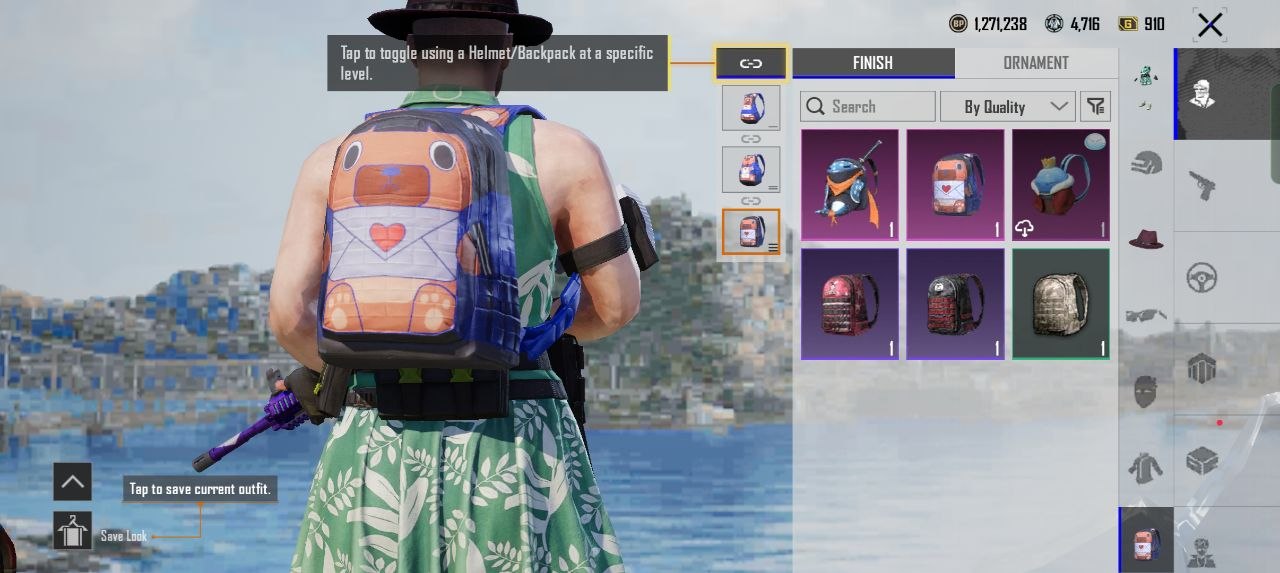1280x573 pixels.
Task: Select the Finish tab
Action: coord(873,63)
